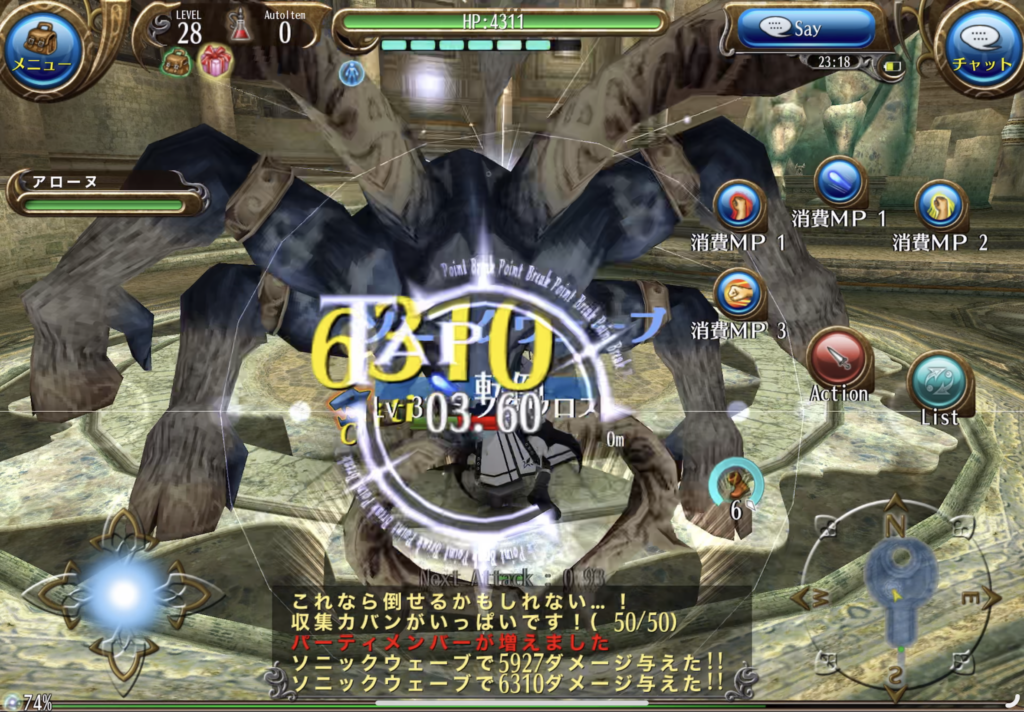This screenshot has height=712, width=1024.
Task: Tap the glowing virtual joystick pad
Action: click(123, 595)
